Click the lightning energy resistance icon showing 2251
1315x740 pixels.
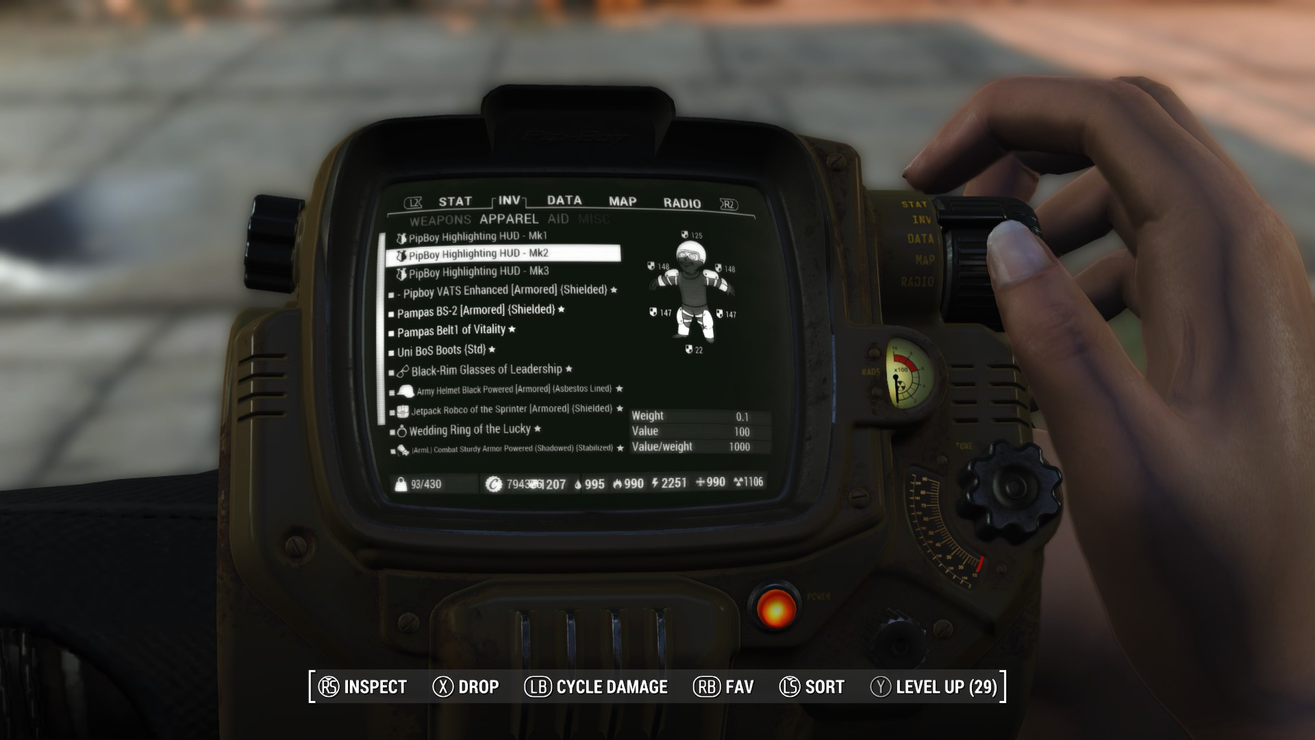tap(653, 483)
